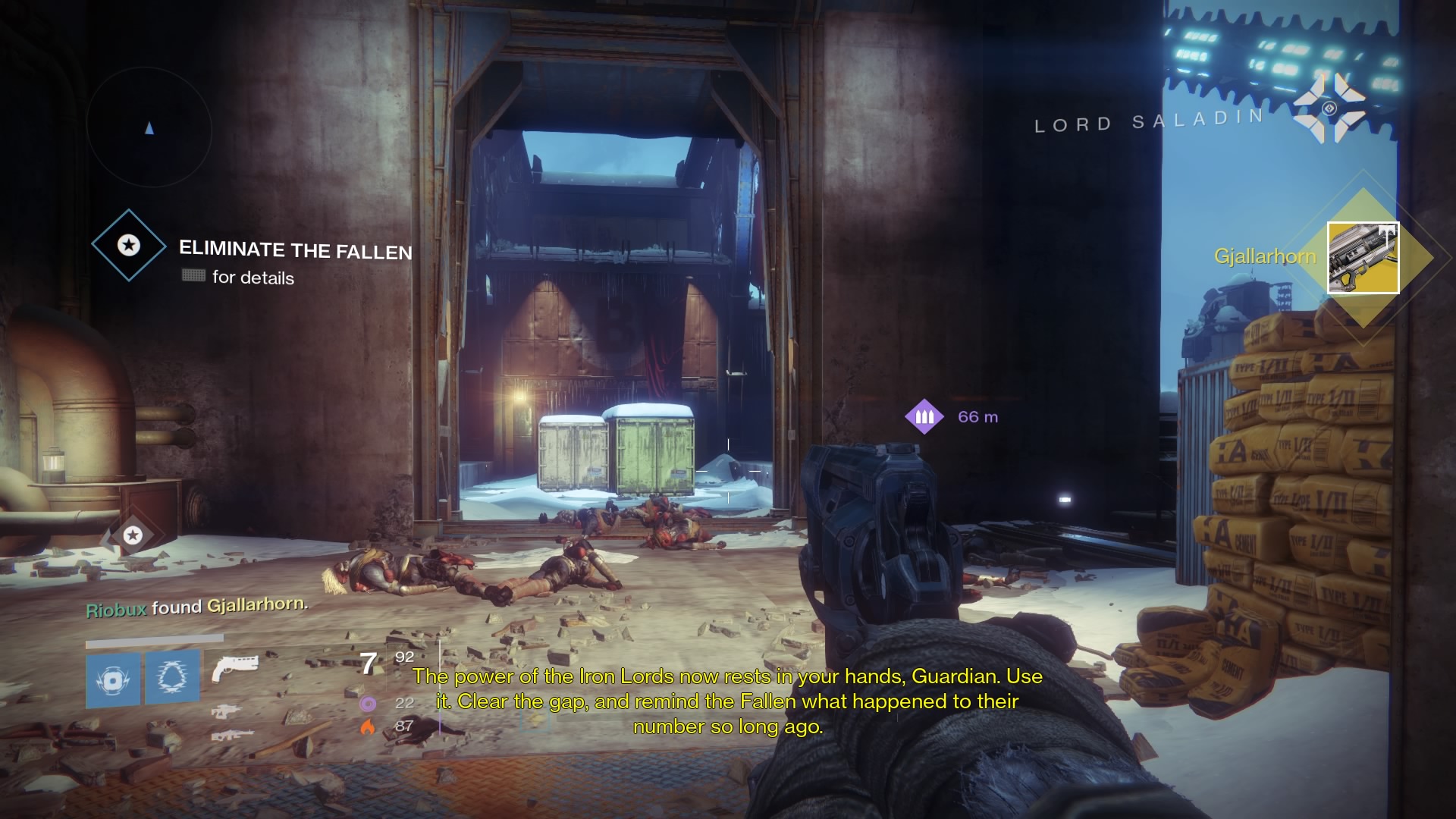1456x819 pixels.
Task: Activate the melee ability icon
Action: pyautogui.click(x=172, y=677)
